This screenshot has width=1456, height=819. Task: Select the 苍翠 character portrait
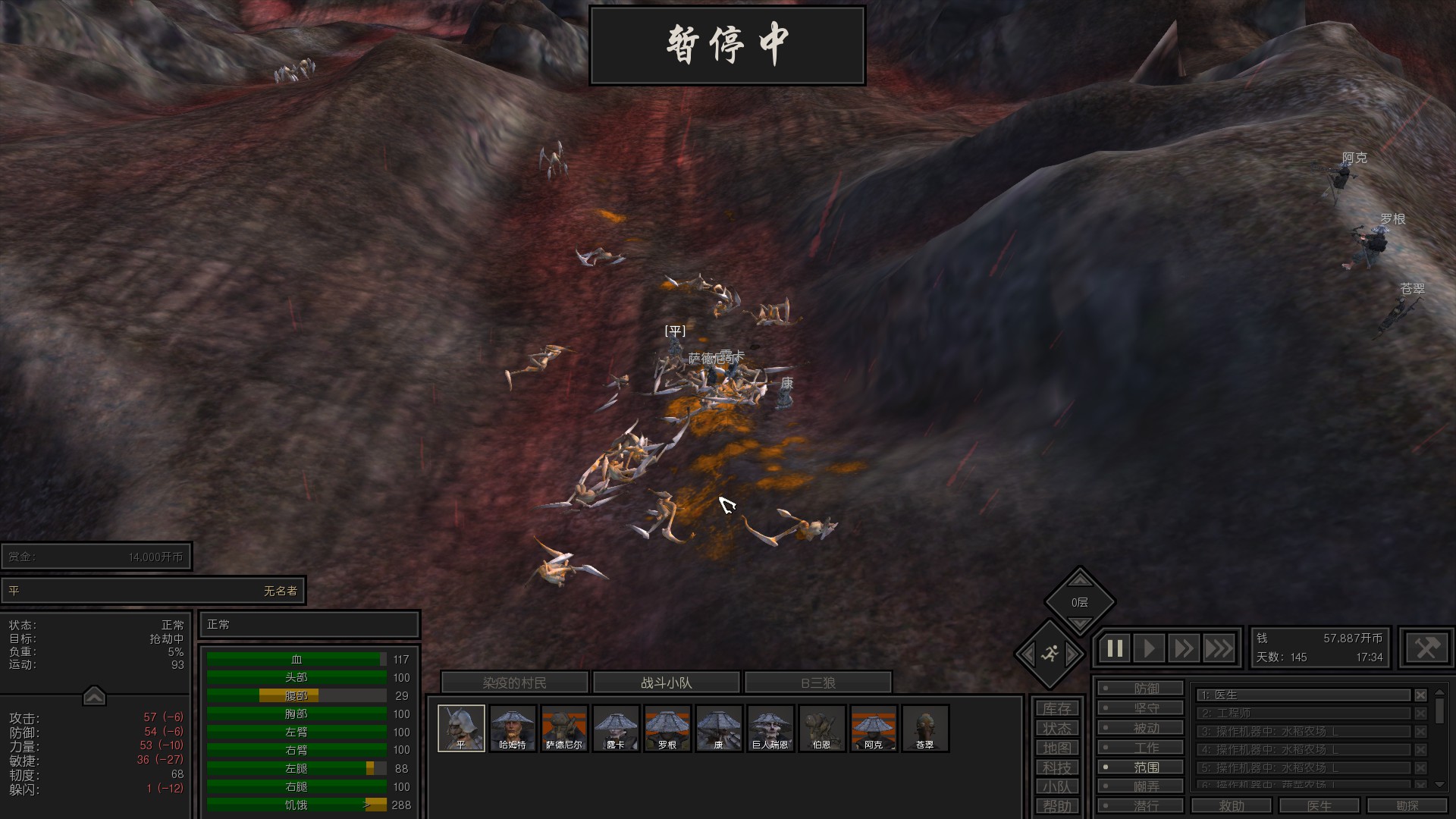coord(924,728)
